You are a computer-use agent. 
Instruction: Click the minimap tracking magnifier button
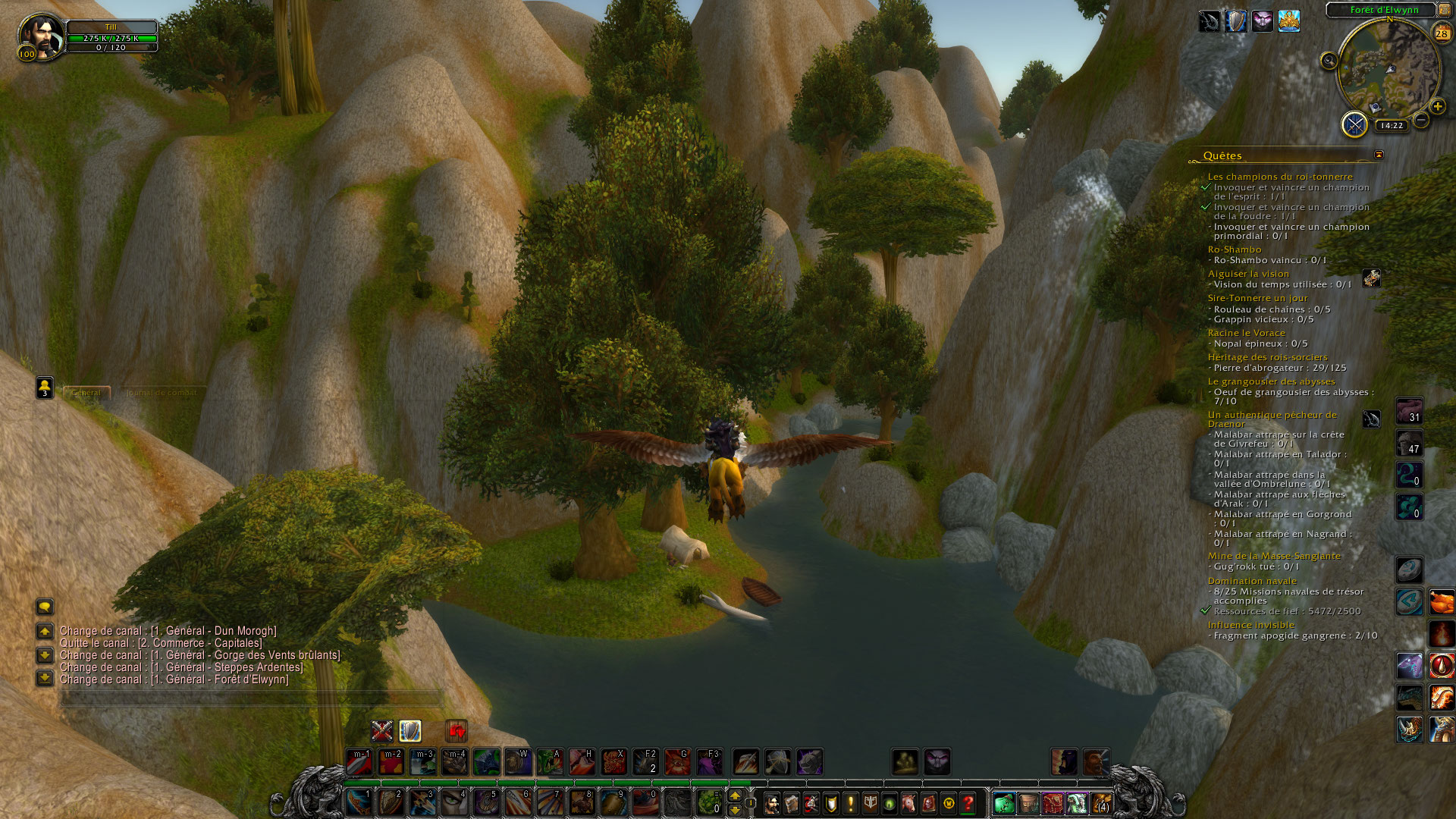point(1329,61)
